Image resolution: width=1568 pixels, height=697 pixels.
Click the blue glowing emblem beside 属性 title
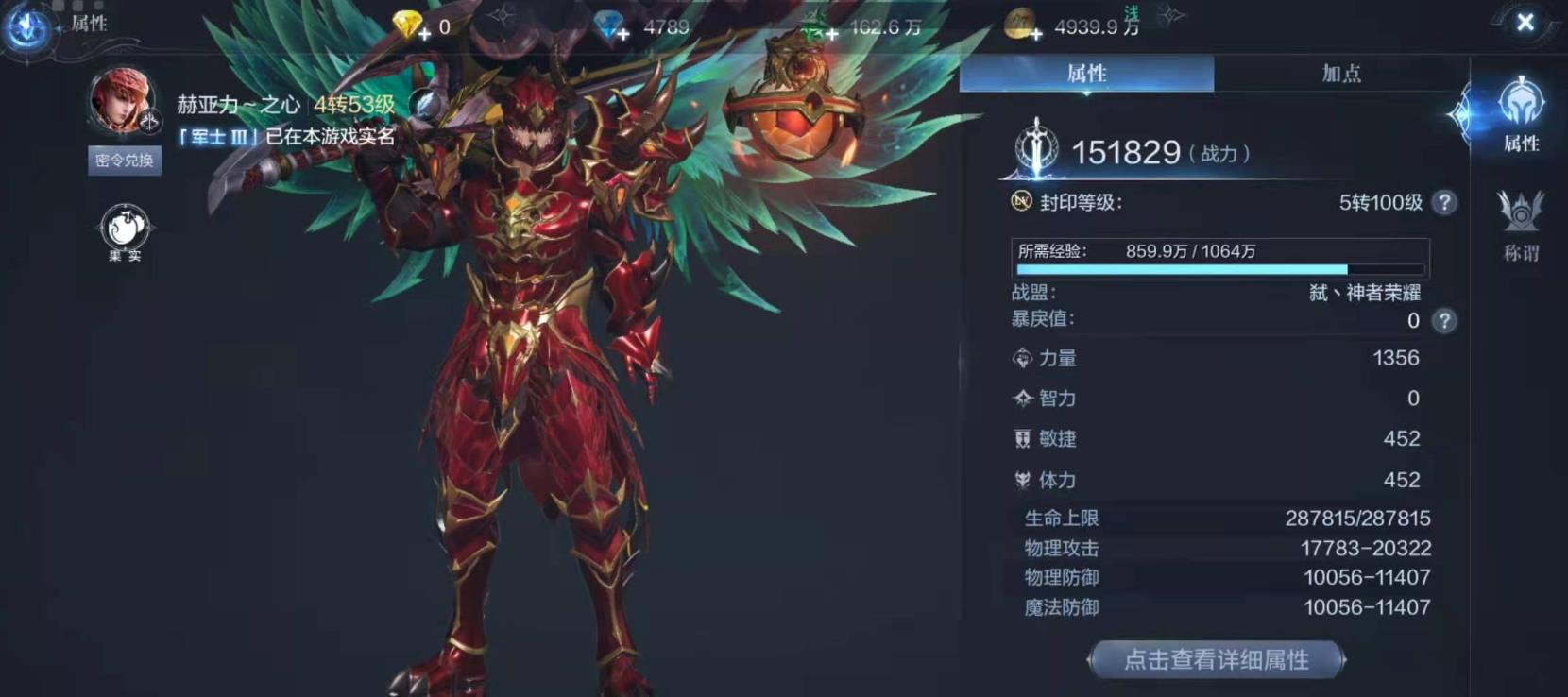pos(26,26)
